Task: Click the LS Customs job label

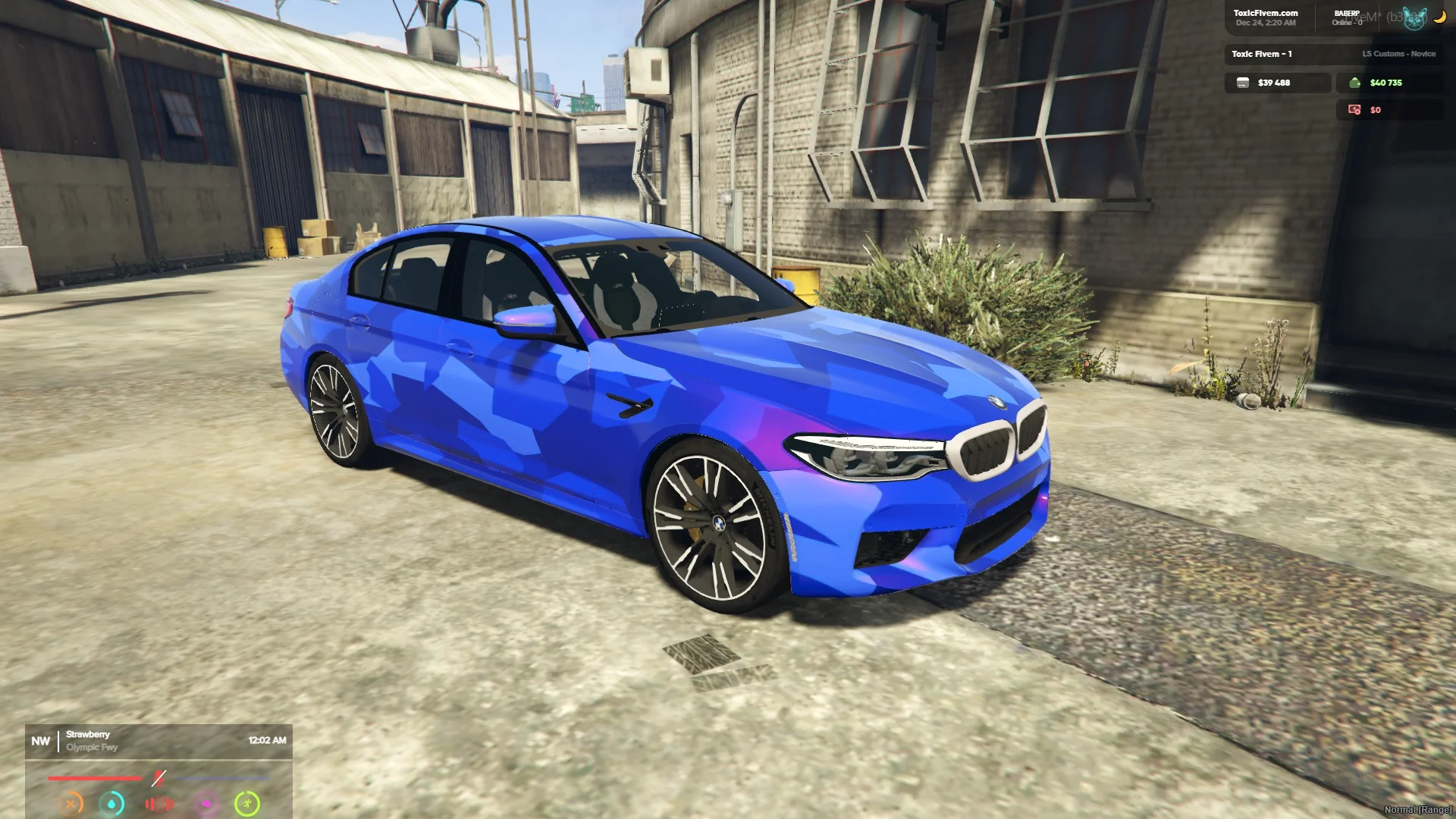Action: [1398, 54]
